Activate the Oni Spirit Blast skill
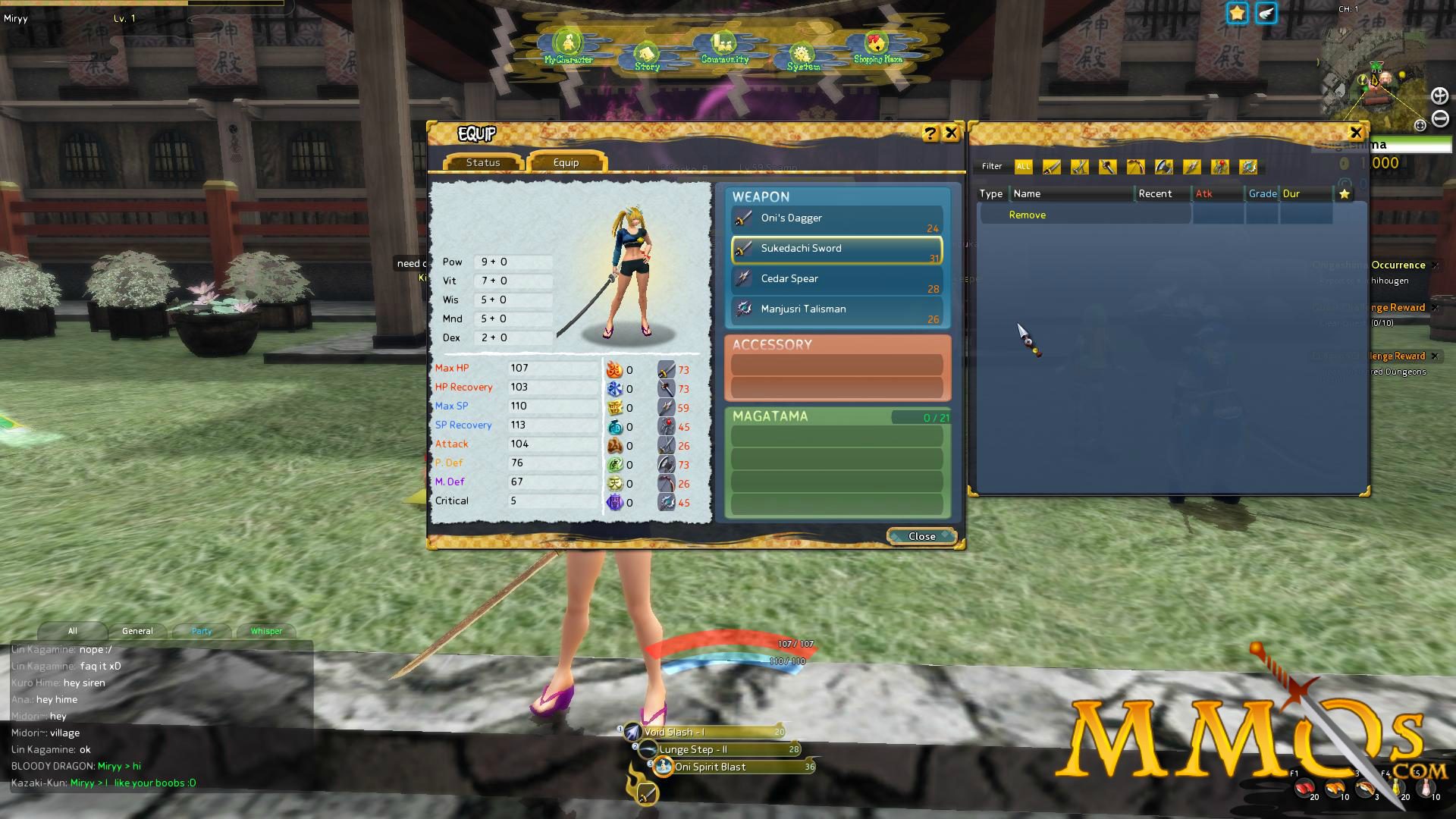 click(661, 767)
